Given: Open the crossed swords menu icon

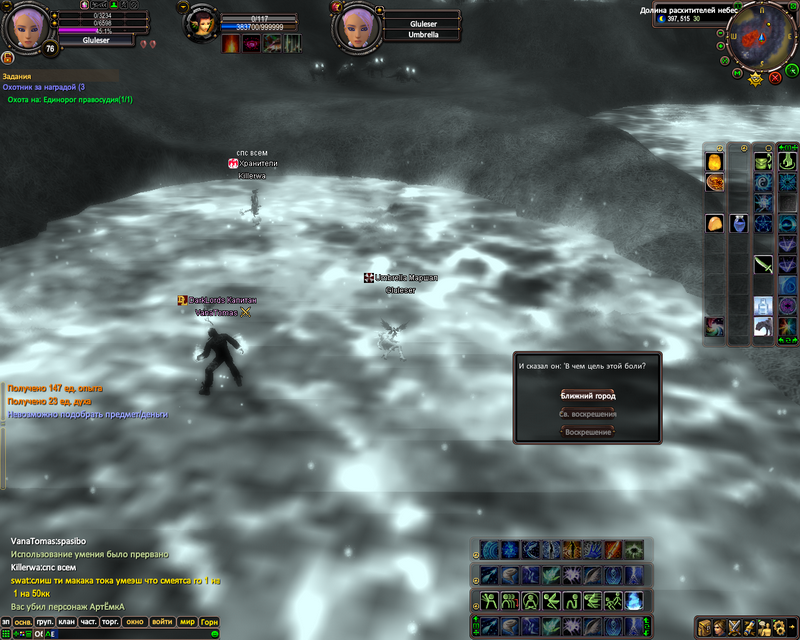Looking at the screenshot, I should coord(735,627).
